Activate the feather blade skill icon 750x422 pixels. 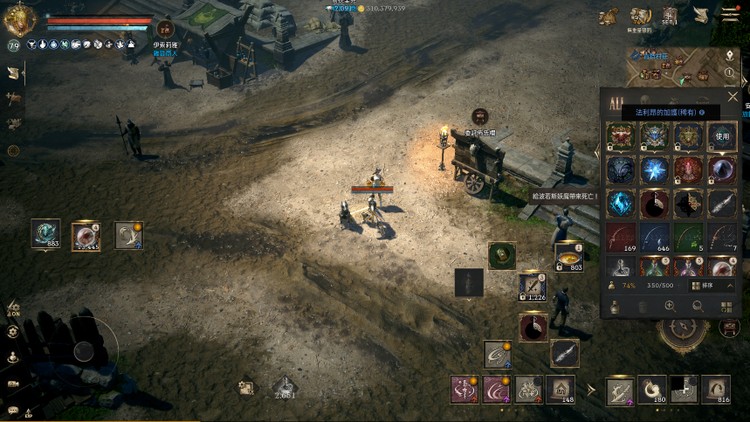[564, 352]
